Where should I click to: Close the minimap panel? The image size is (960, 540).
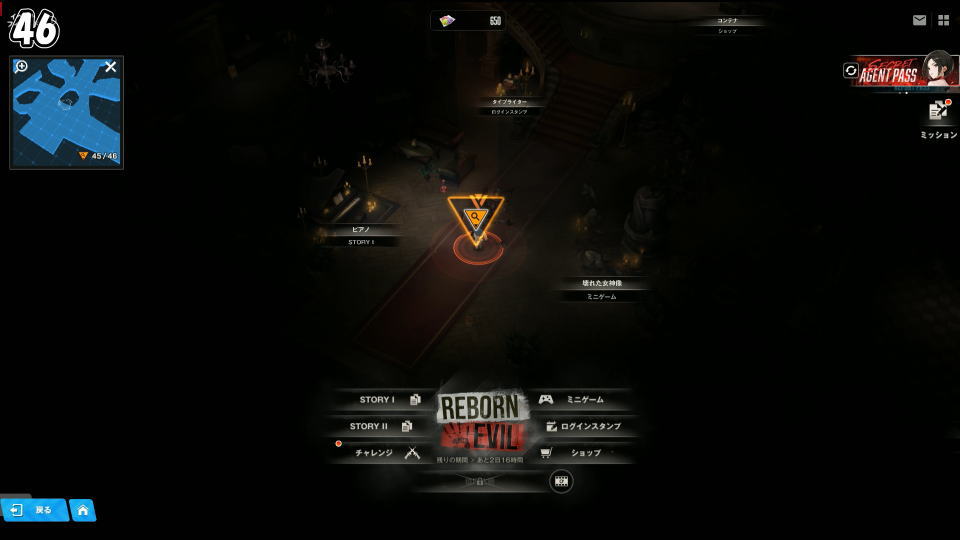tap(110, 67)
